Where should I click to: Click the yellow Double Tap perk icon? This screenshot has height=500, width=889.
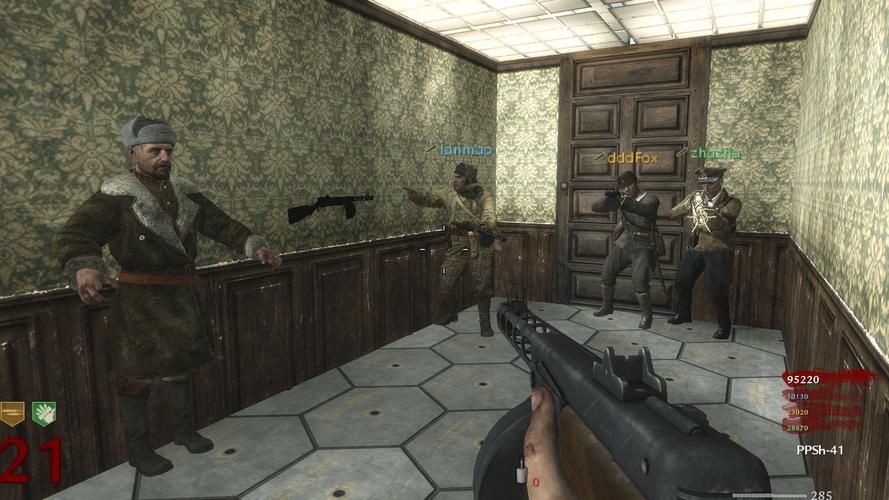(x=13, y=412)
